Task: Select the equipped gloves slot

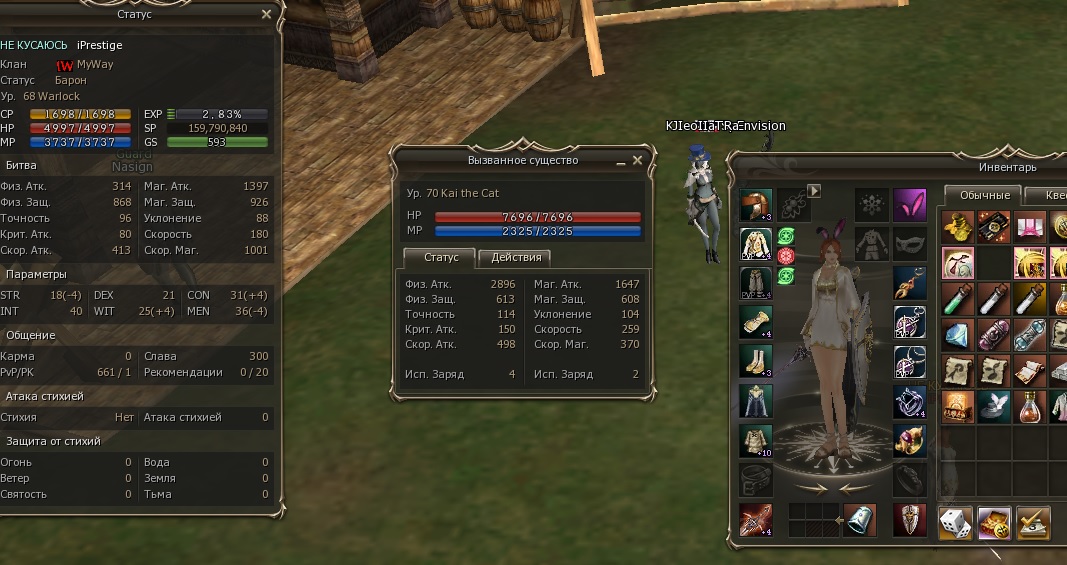Action: point(755,322)
